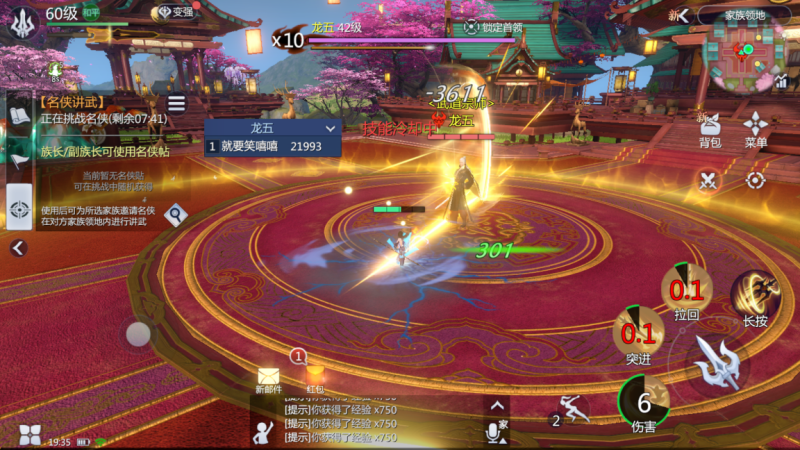The height and width of the screenshot is (450, 800).
Task: Use the 突进 dash skill
Action: click(x=639, y=331)
